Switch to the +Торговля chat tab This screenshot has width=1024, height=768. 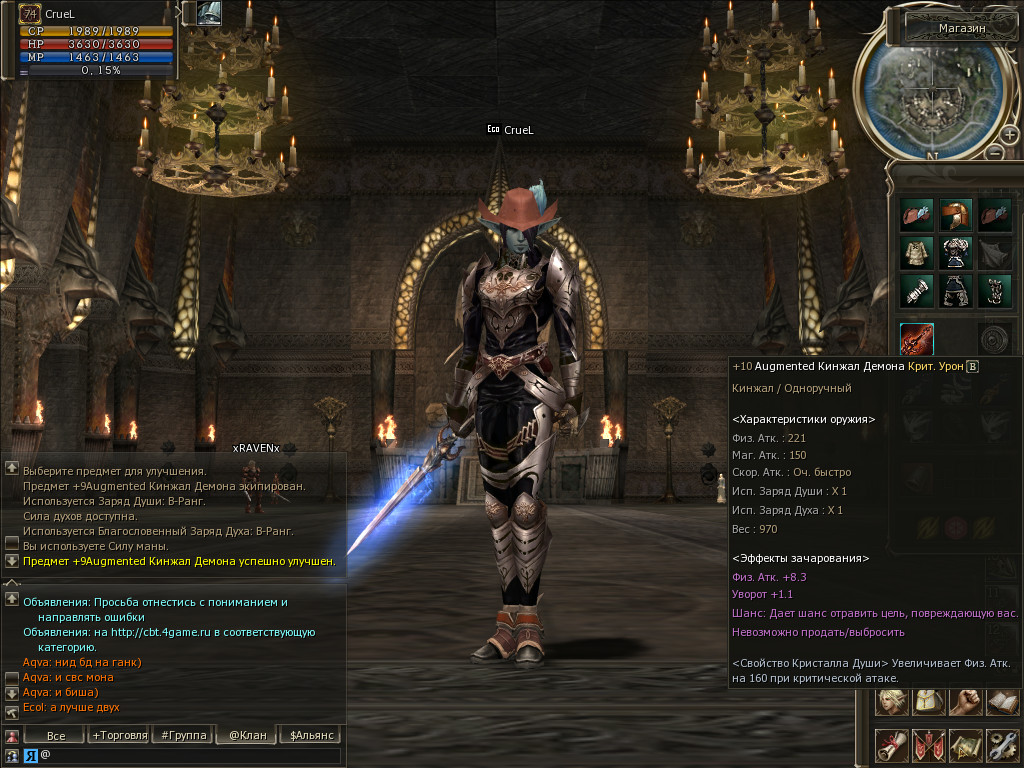[117, 735]
